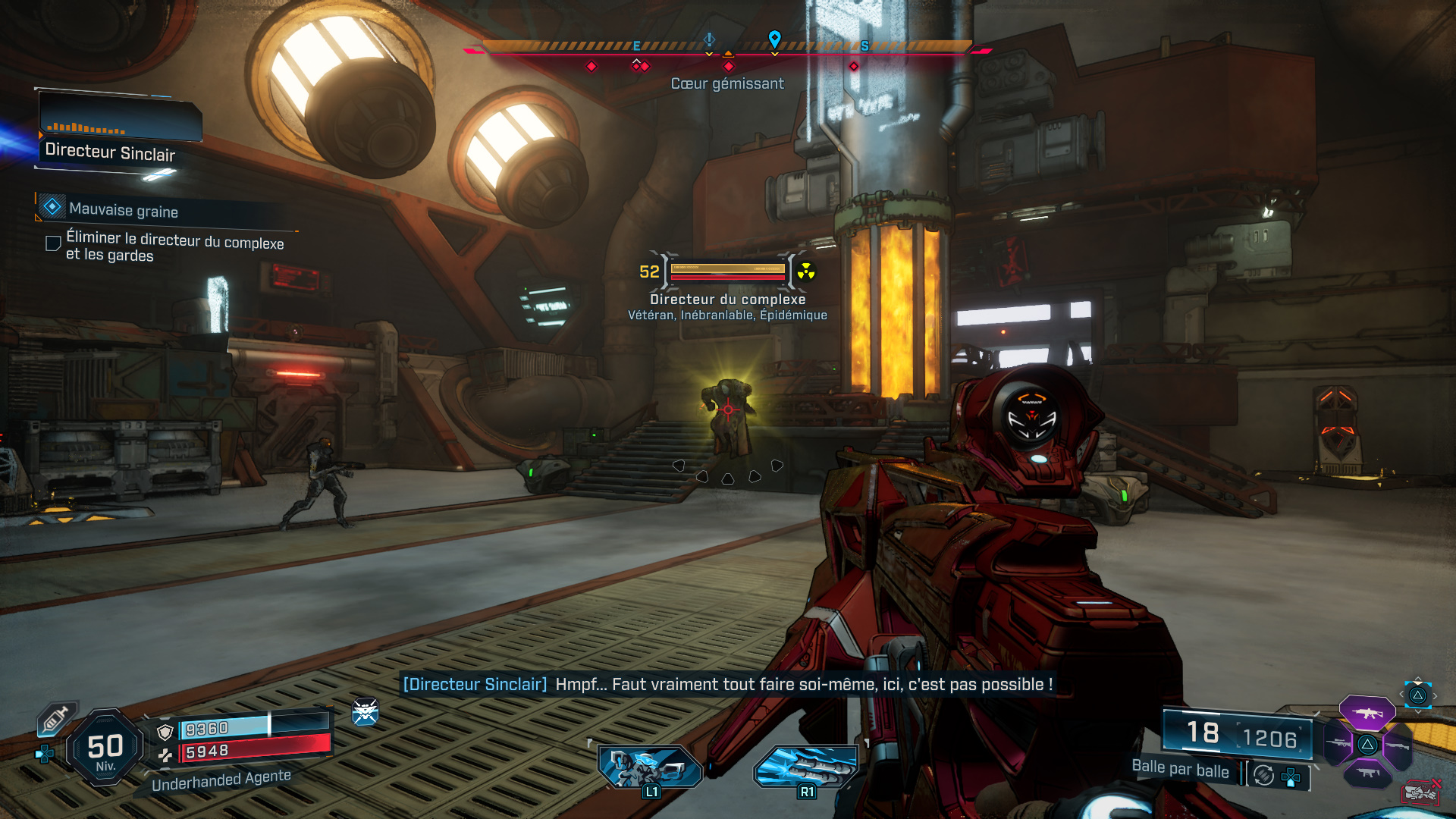Click the right chevron beside the triangle swap icon
This screenshot has height=819, width=1456.
(1435, 695)
